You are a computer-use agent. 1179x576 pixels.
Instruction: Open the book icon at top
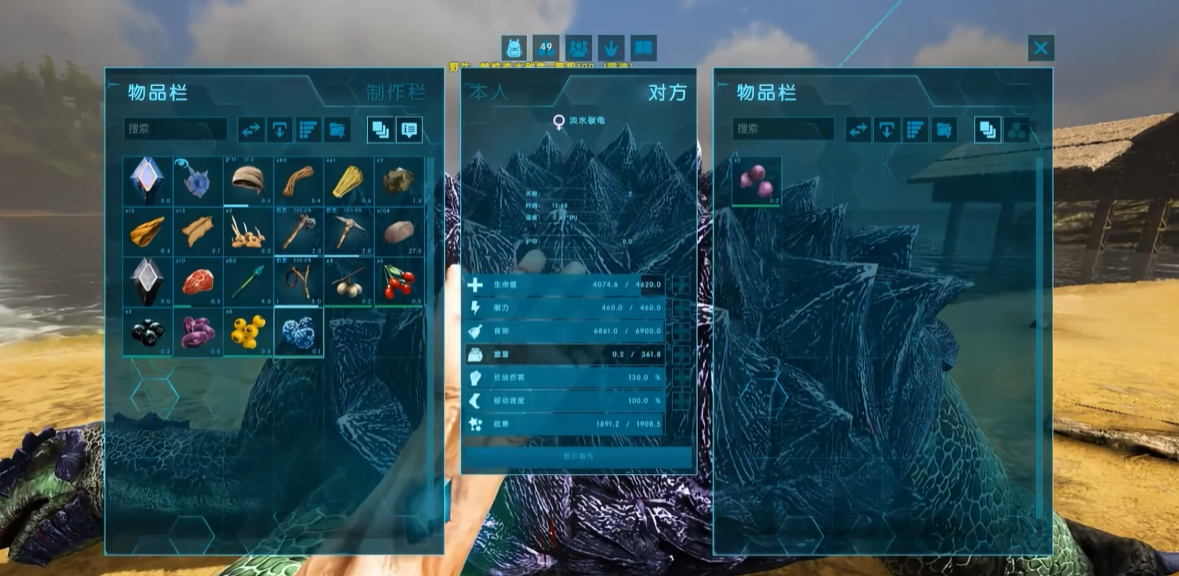pyautogui.click(x=644, y=48)
